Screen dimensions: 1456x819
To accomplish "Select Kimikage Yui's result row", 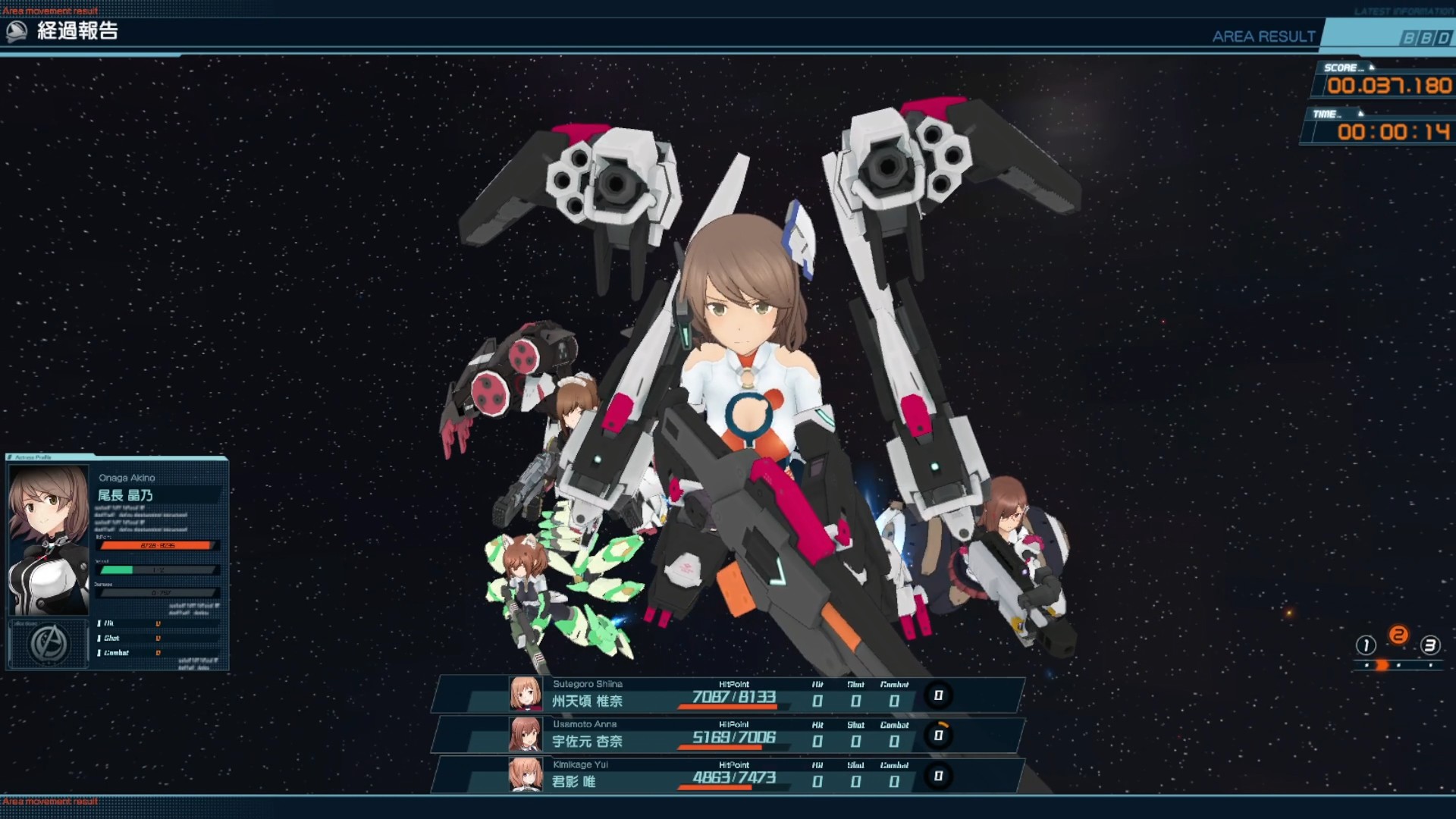I will click(x=728, y=775).
